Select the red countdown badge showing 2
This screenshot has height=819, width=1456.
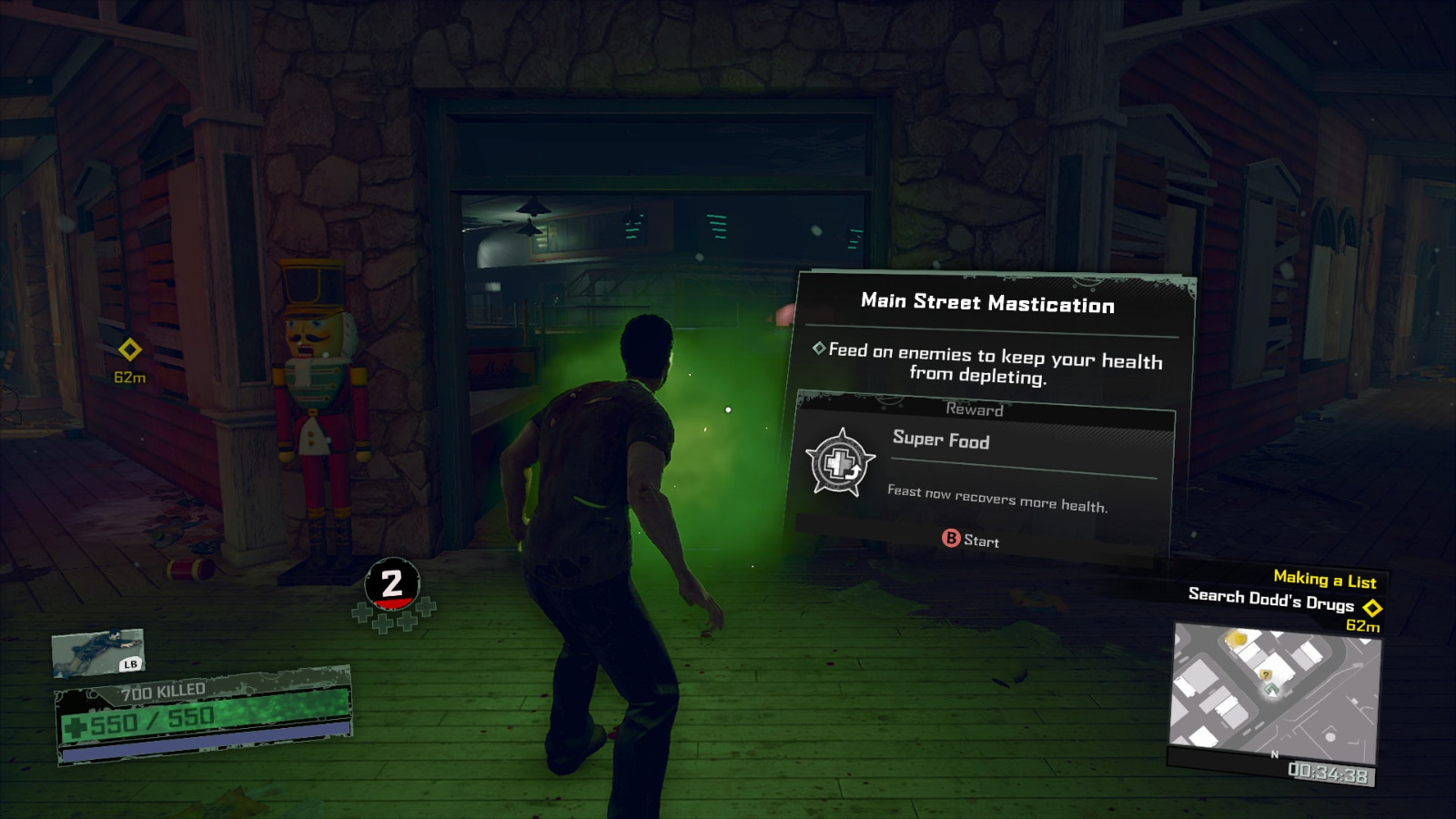coord(393,582)
